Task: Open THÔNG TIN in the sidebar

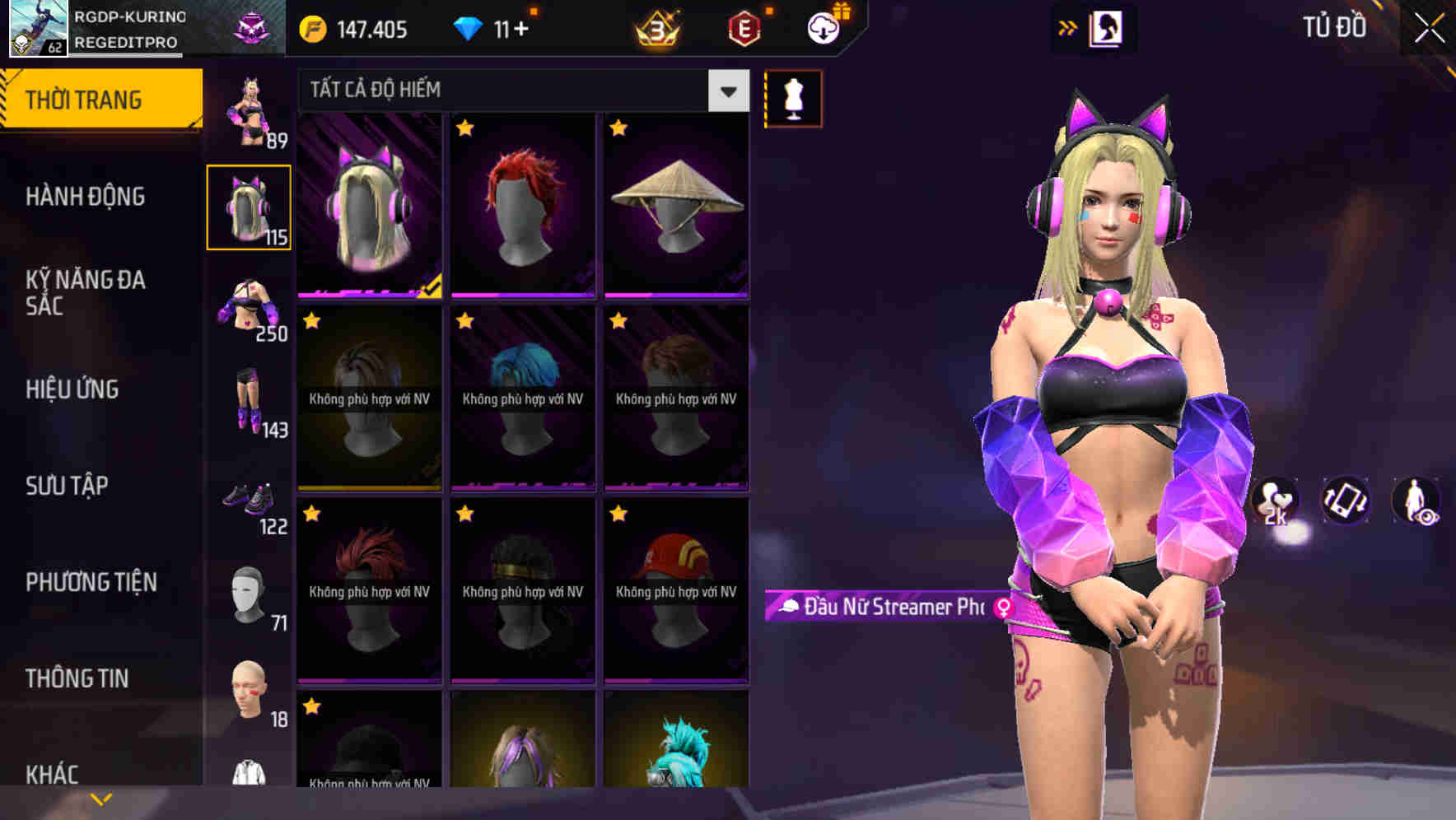Action: pos(78,678)
